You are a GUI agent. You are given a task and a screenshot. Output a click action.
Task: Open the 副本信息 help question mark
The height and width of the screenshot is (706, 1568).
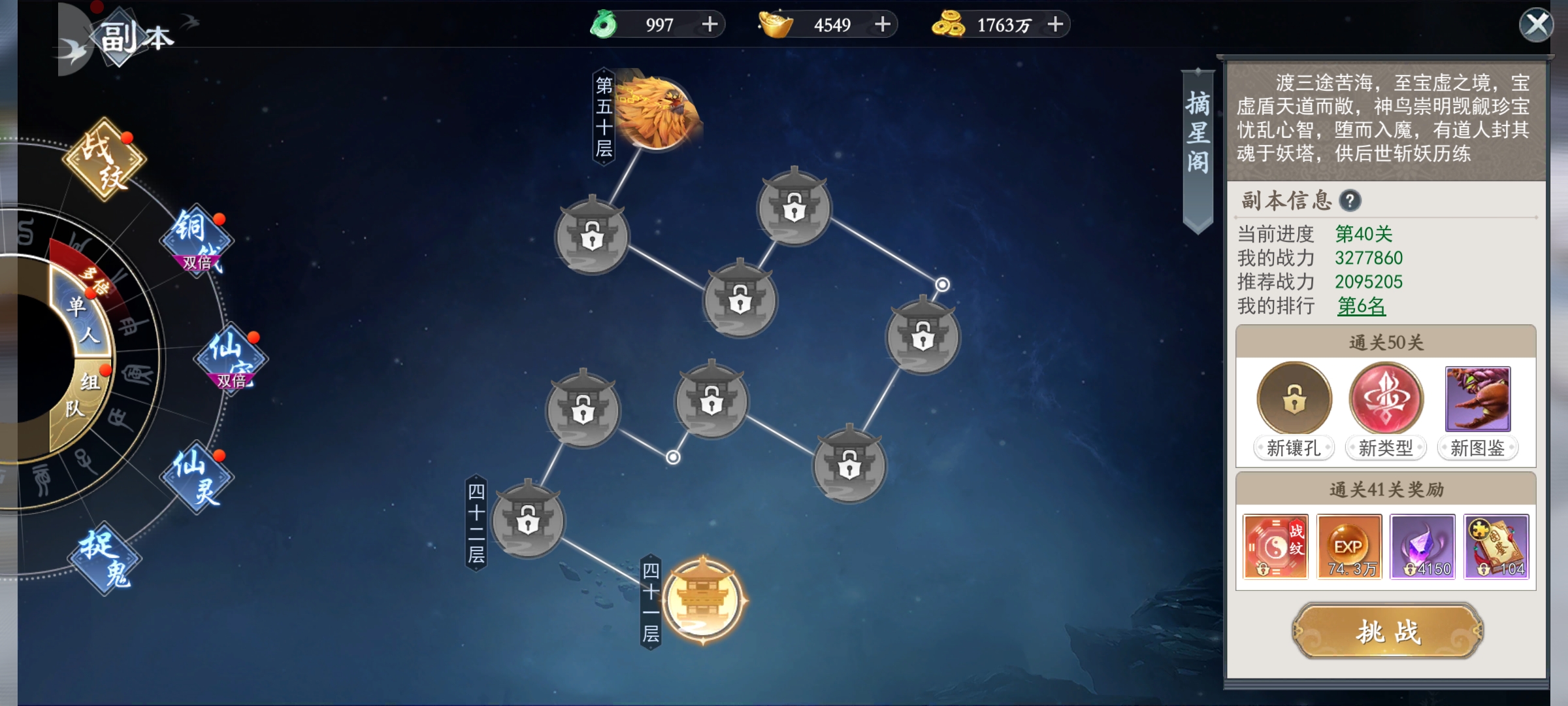pos(1350,201)
